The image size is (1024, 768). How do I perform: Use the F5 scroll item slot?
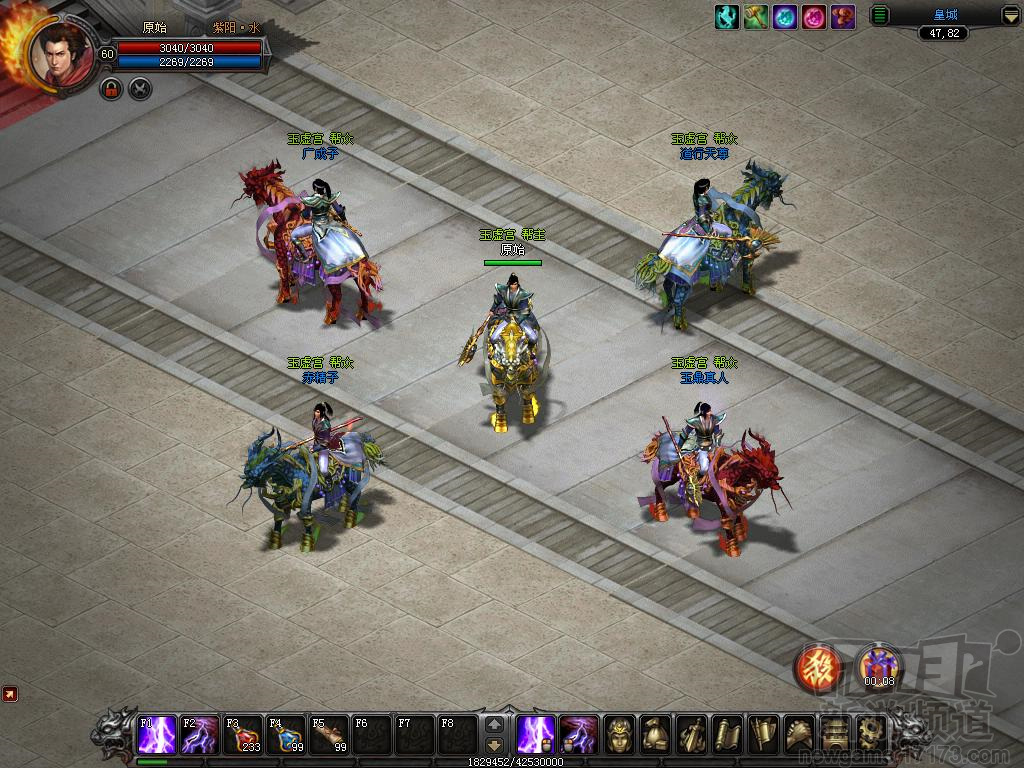[x=329, y=735]
